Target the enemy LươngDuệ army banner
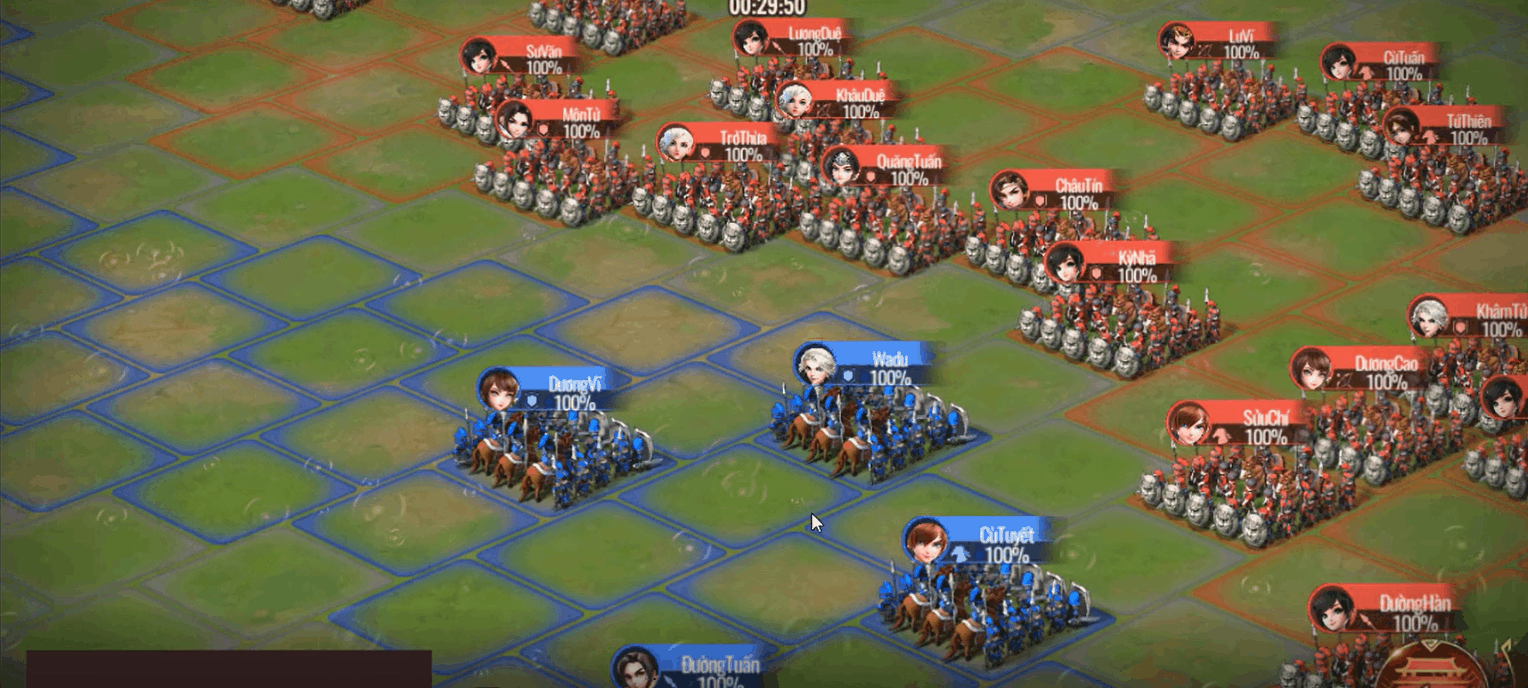1528x688 pixels. tap(798, 40)
